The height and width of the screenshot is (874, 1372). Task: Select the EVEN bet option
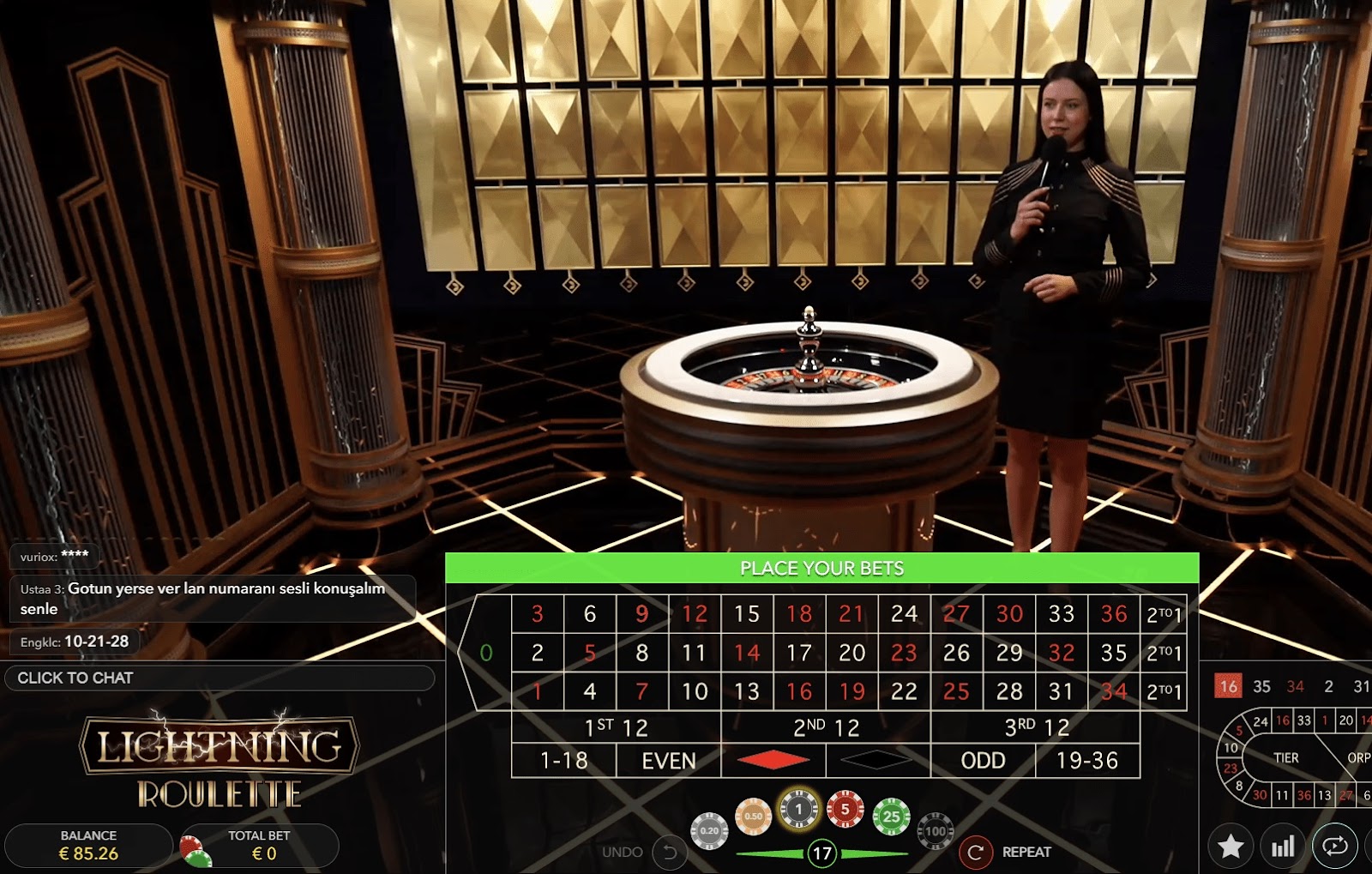point(668,760)
